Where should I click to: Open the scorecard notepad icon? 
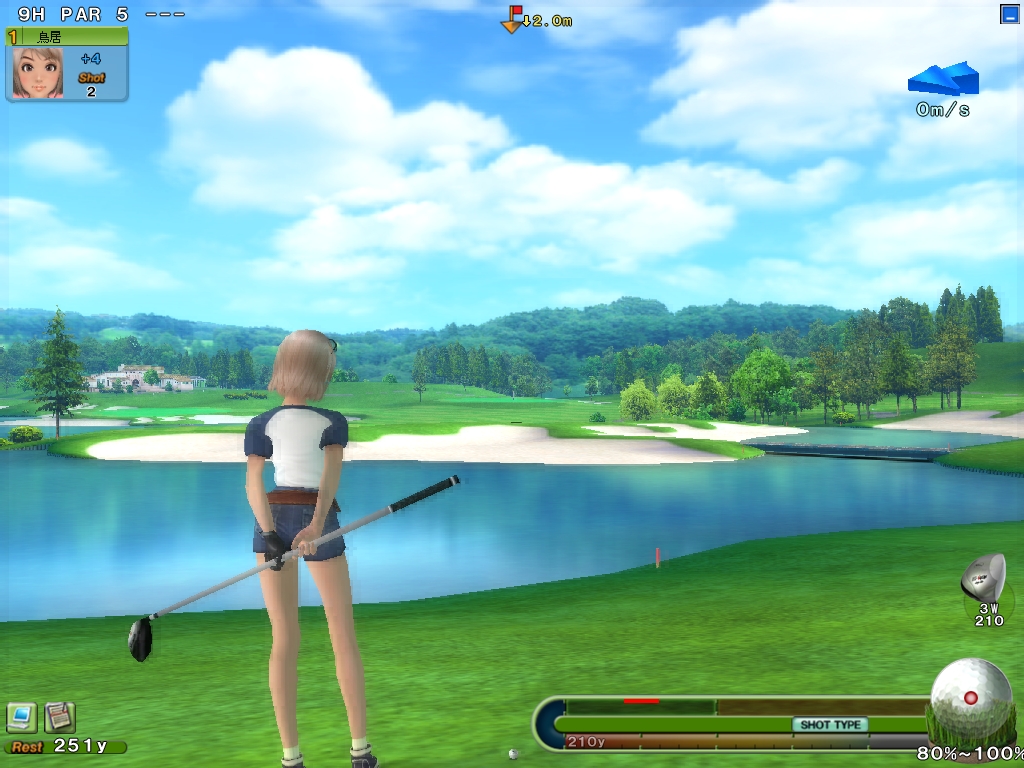pos(60,716)
